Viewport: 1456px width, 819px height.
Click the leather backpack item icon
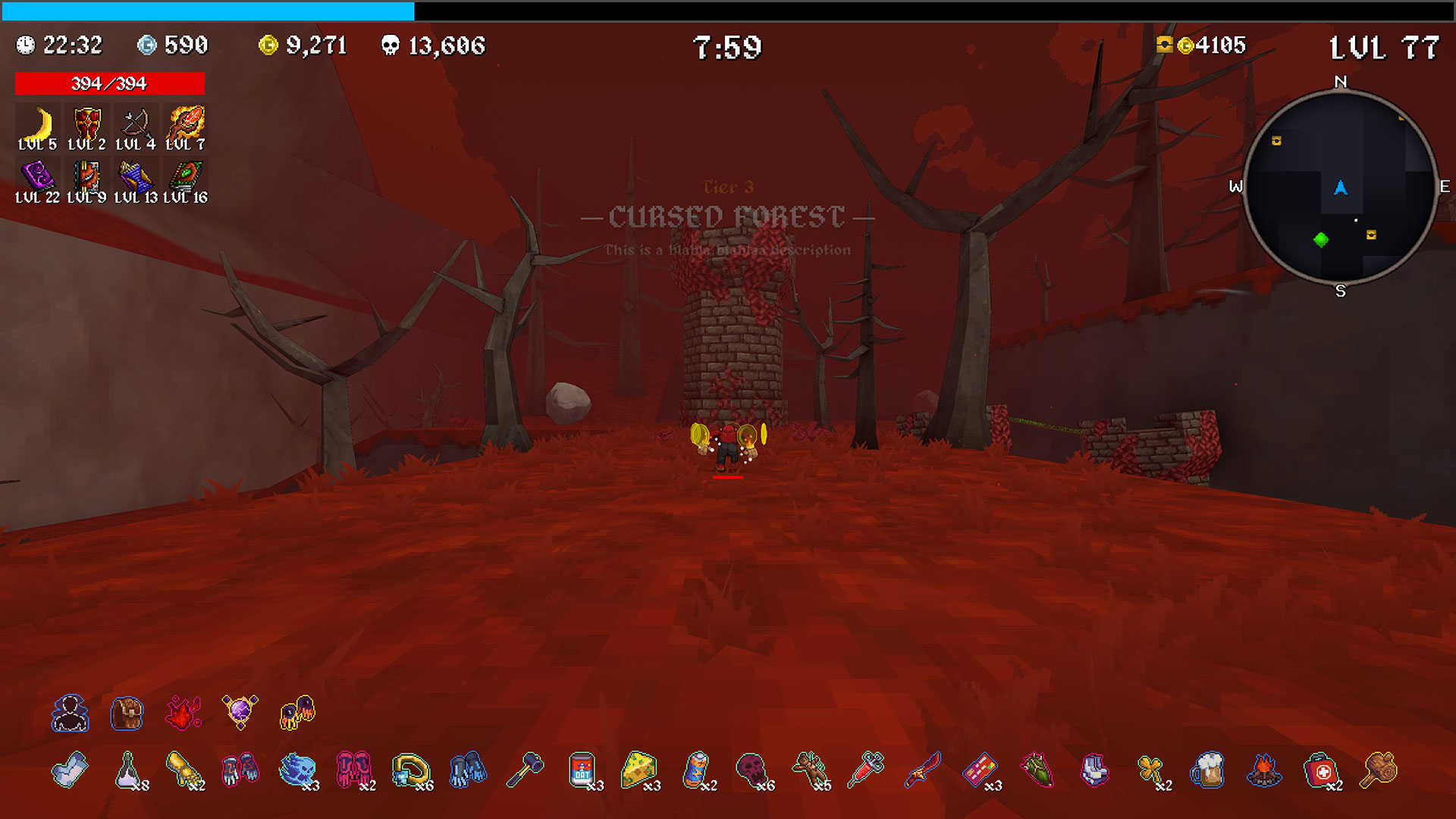(127, 713)
